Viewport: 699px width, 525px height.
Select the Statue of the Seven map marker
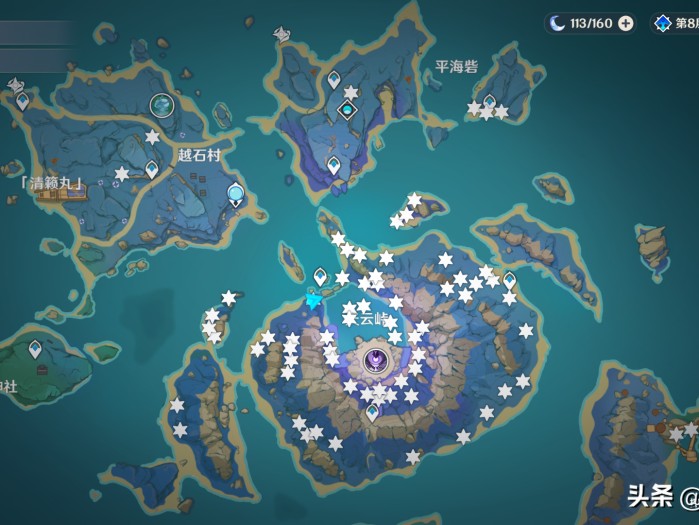coord(236,193)
